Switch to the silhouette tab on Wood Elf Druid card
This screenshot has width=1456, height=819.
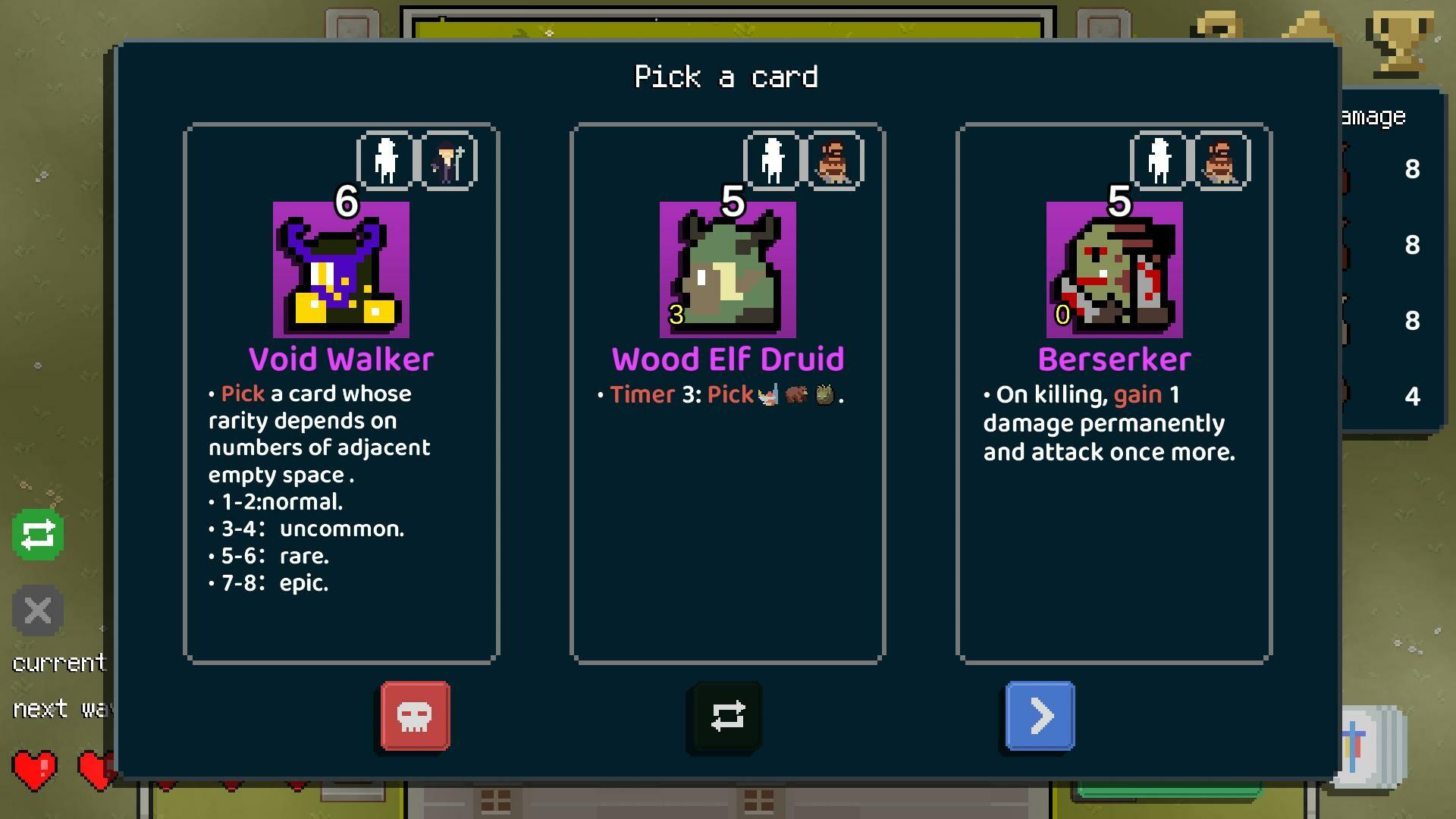(771, 158)
